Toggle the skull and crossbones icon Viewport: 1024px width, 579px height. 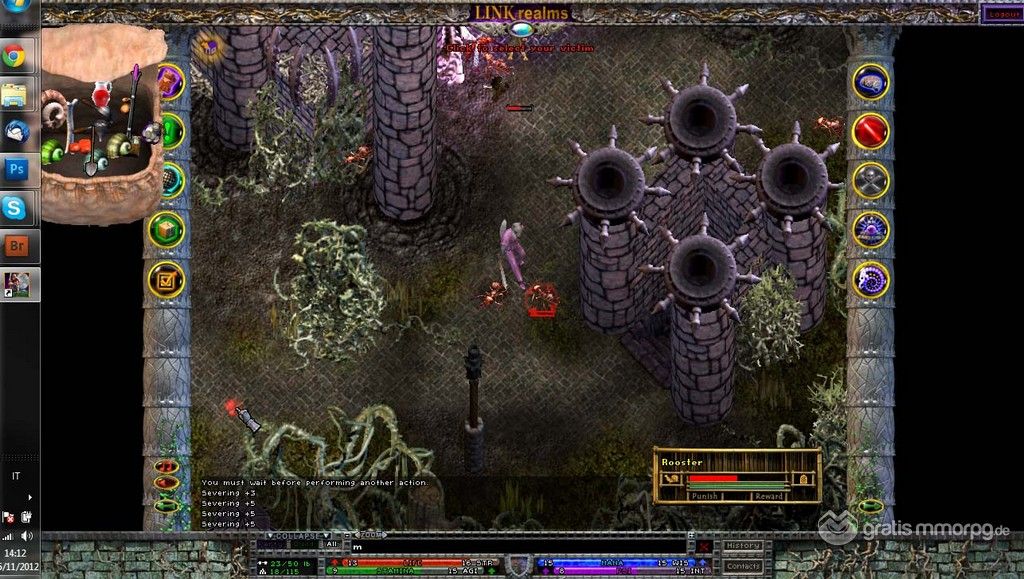tap(870, 180)
